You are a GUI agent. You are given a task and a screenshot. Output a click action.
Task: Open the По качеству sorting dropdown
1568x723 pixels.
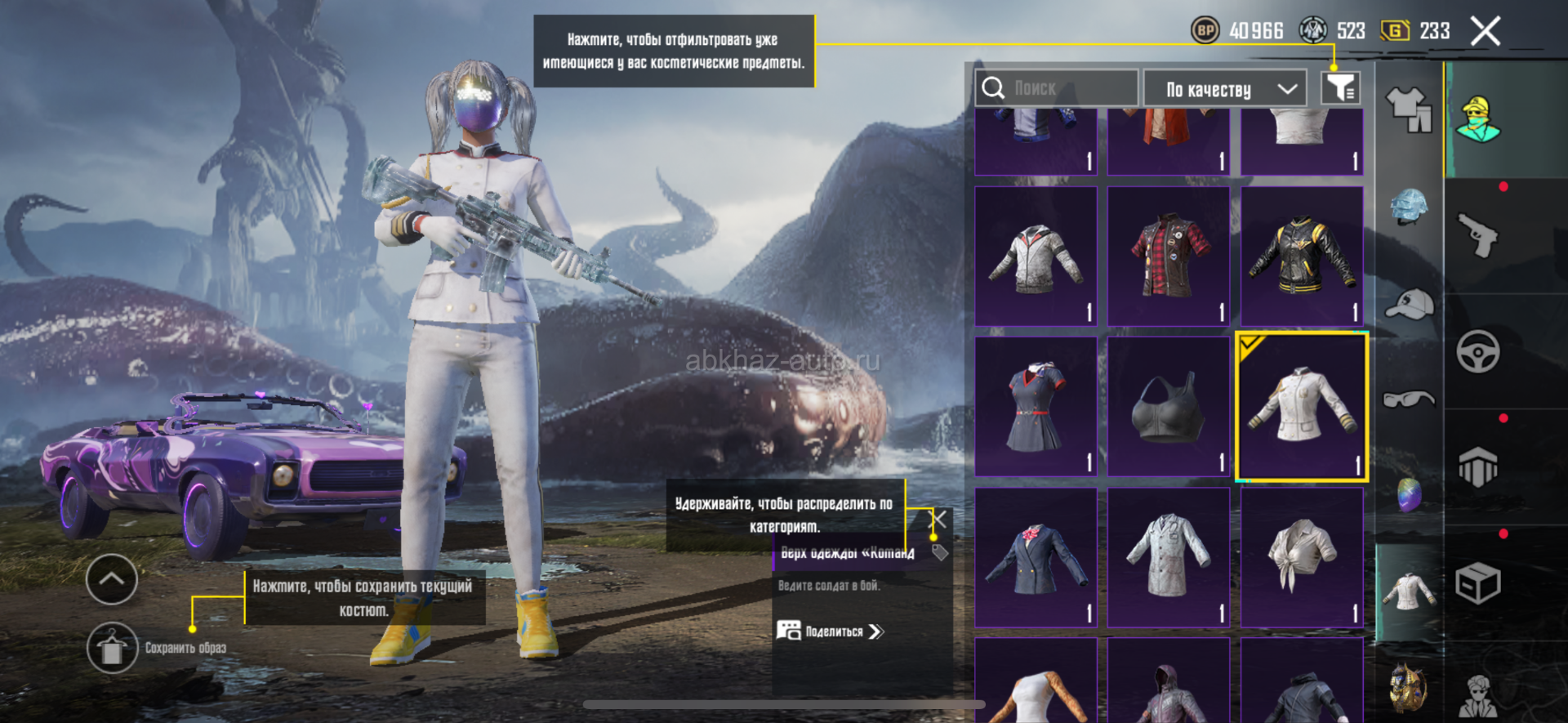[1225, 88]
